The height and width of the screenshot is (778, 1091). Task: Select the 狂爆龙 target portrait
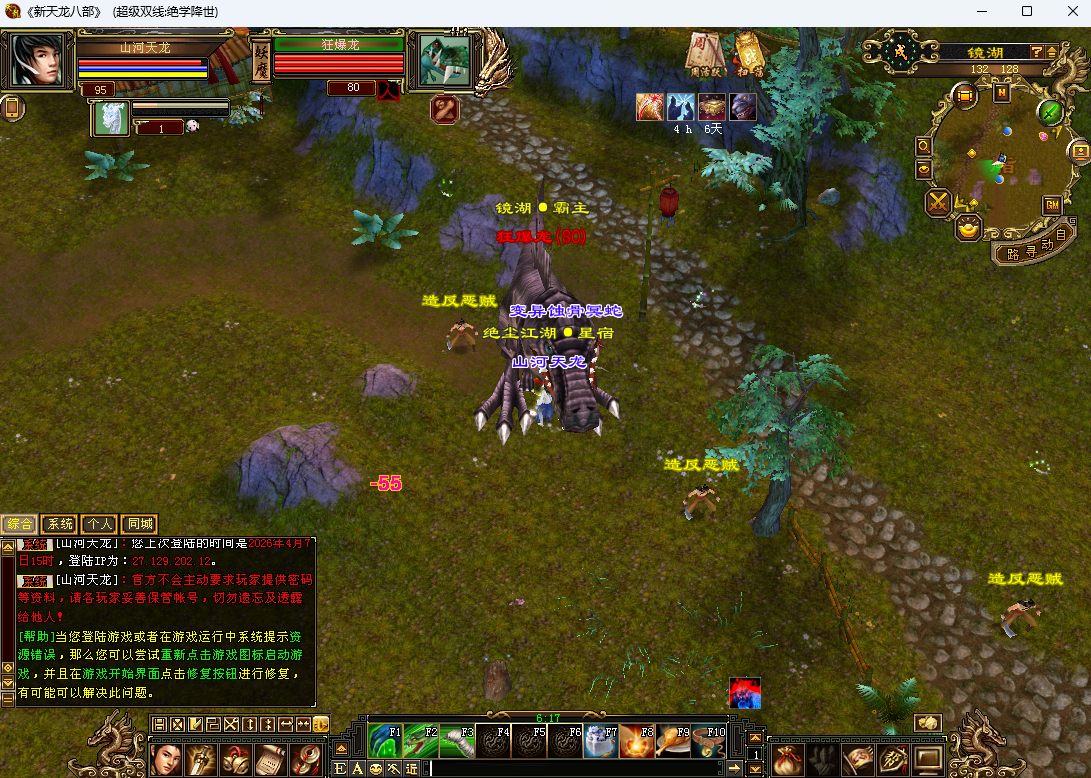[x=444, y=60]
